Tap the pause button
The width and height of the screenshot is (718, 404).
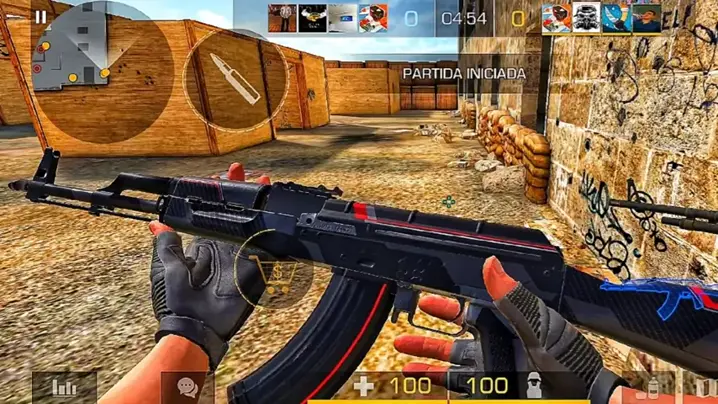coord(40,16)
